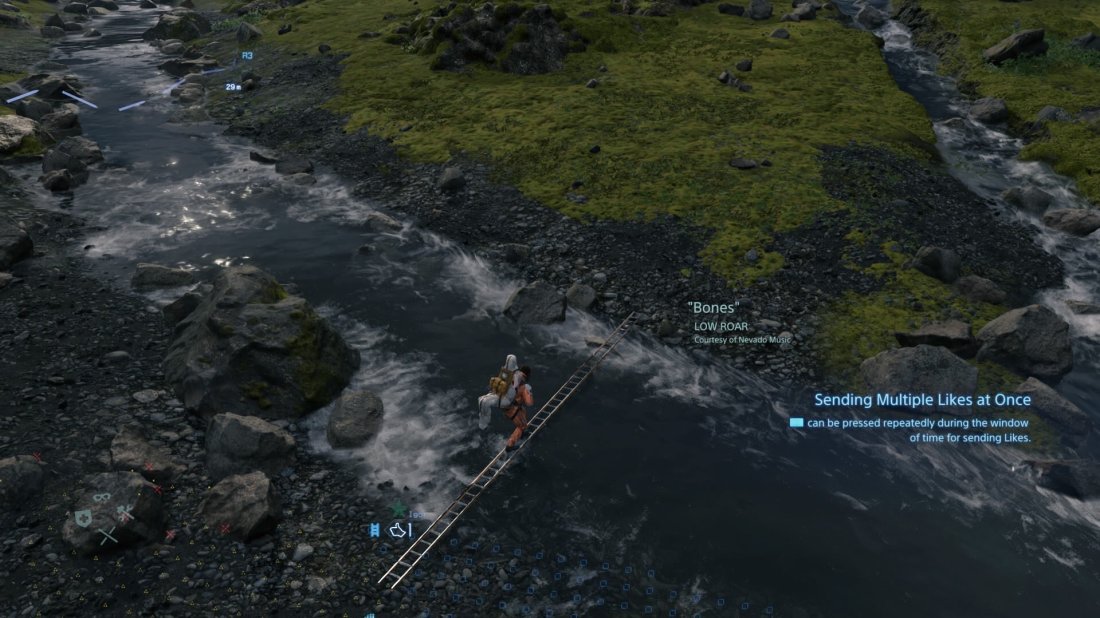Select the blue ladder structure icon
This screenshot has height=618, width=1100.
point(375,530)
